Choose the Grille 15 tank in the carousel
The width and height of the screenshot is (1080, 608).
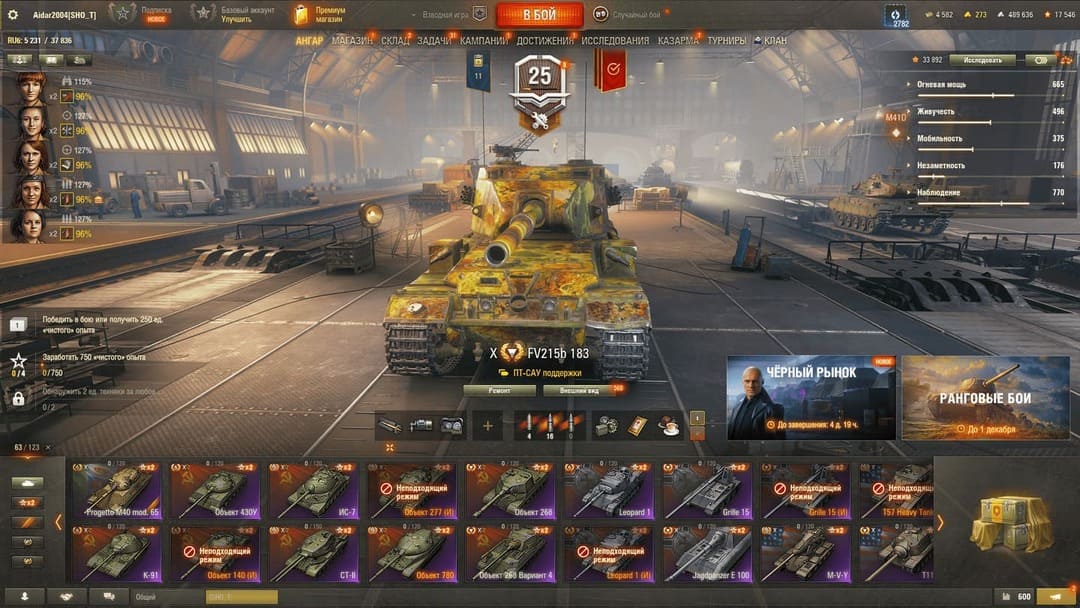(708, 490)
